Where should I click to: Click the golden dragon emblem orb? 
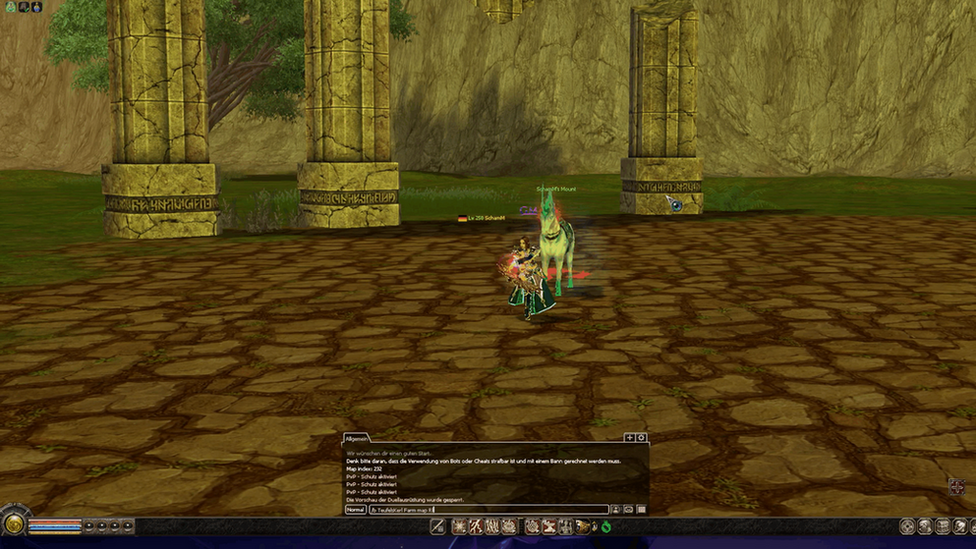[x=14, y=524]
